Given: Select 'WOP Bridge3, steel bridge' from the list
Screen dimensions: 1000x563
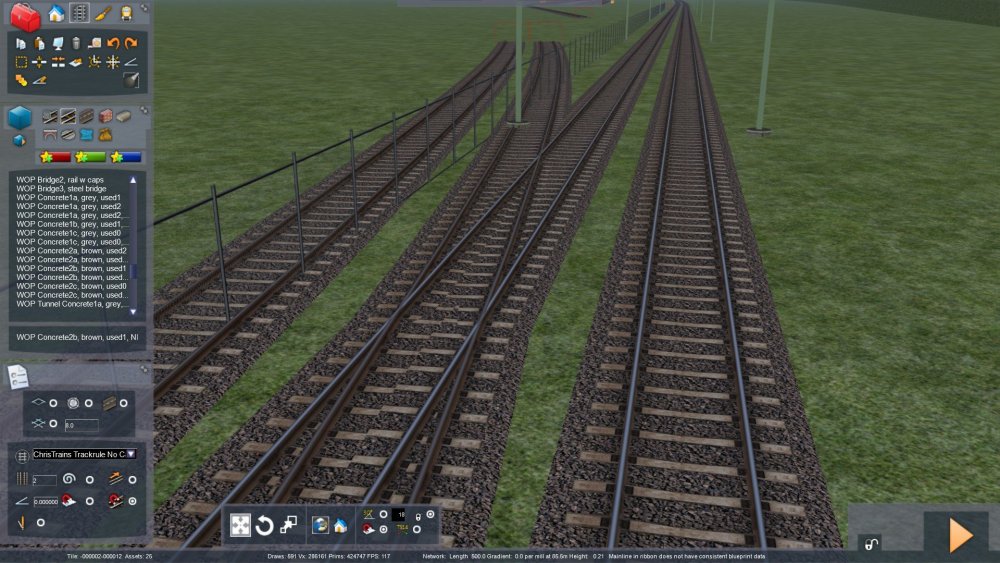Looking at the screenshot, I should (61, 188).
